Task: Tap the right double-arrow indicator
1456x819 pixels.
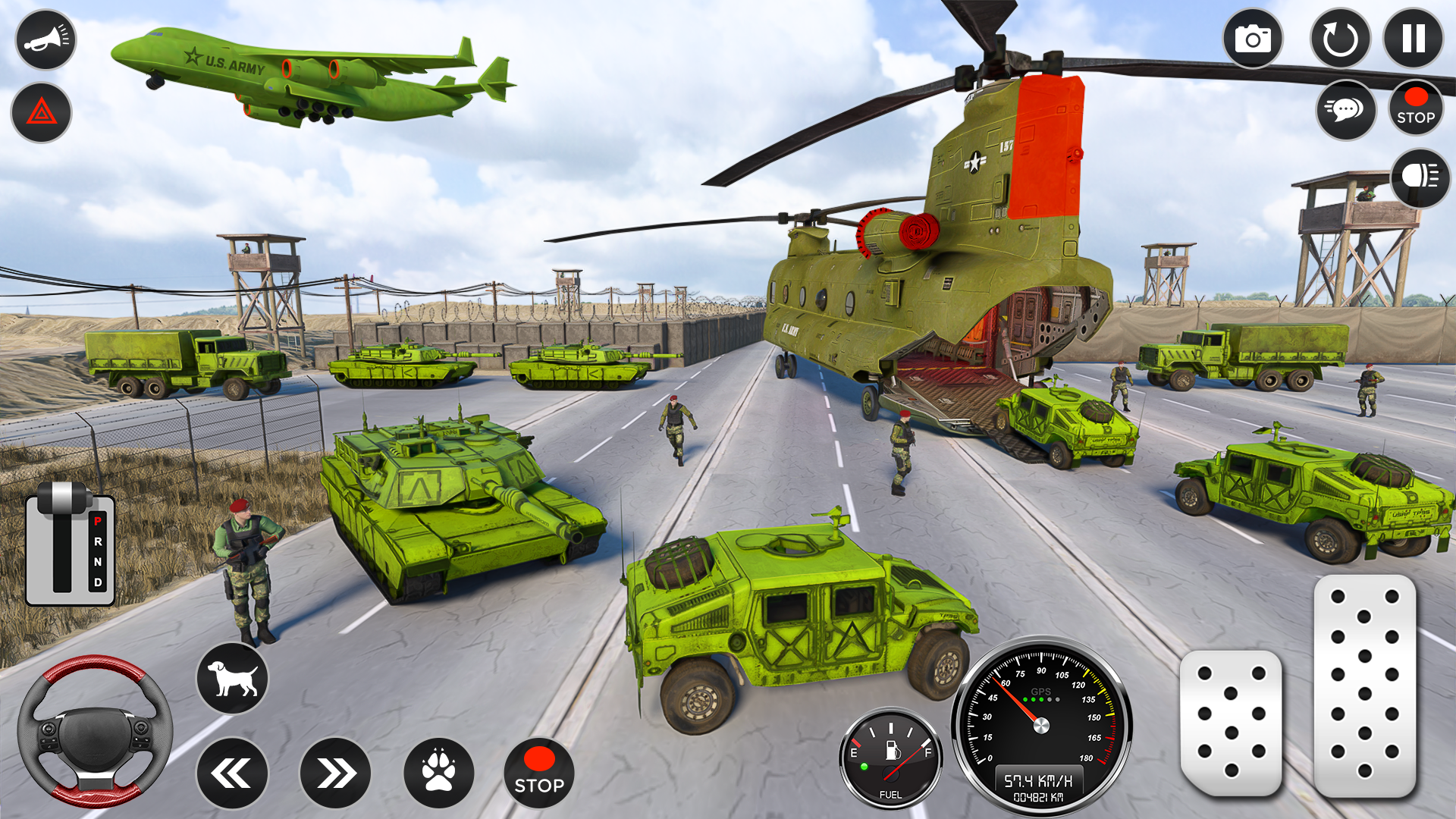Action: click(x=336, y=772)
